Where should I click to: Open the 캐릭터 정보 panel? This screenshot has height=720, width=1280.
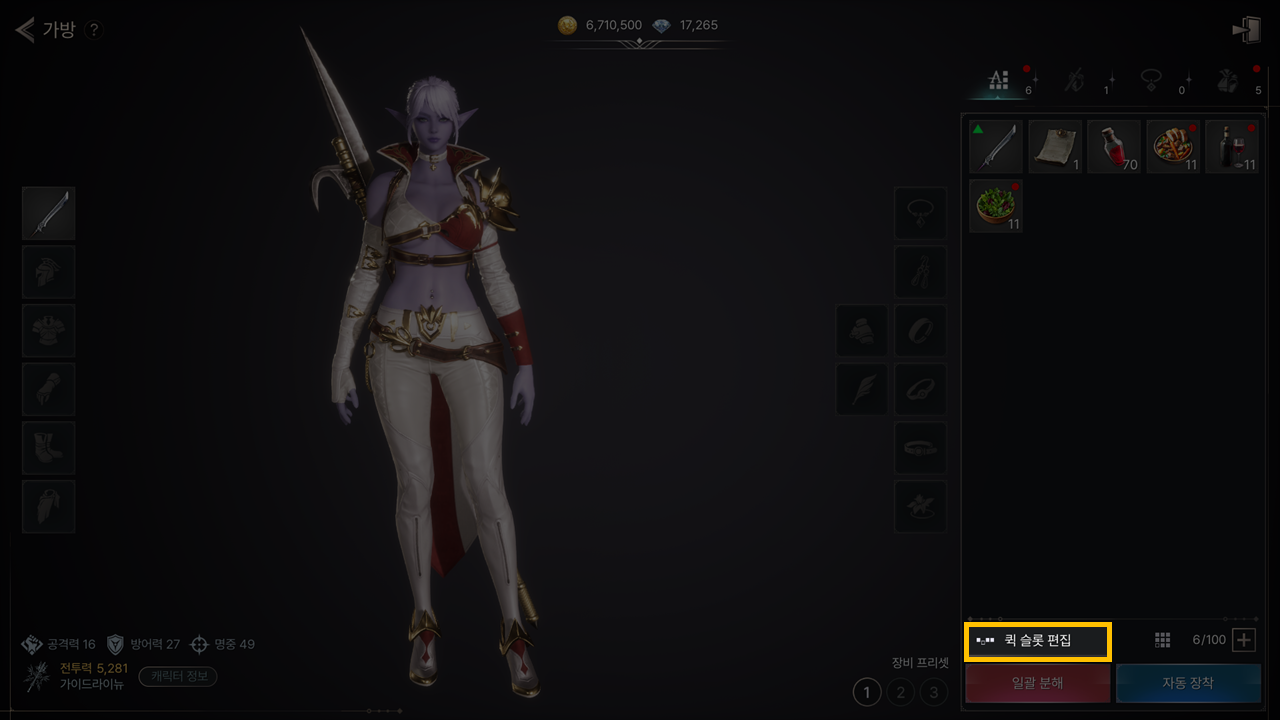[x=178, y=676]
